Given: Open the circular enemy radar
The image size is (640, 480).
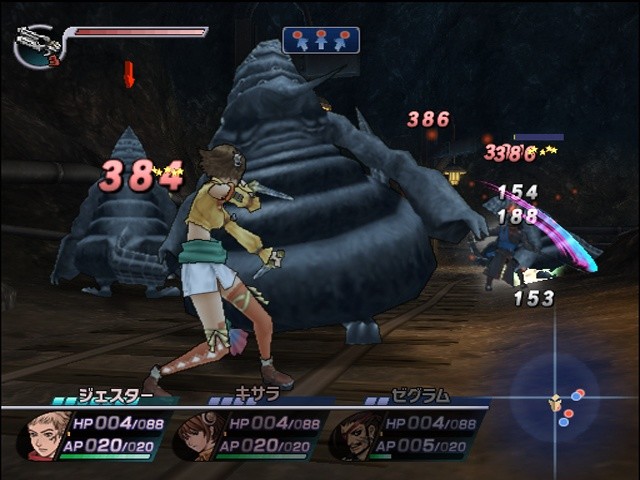Looking at the screenshot, I should pyautogui.click(x=556, y=400).
